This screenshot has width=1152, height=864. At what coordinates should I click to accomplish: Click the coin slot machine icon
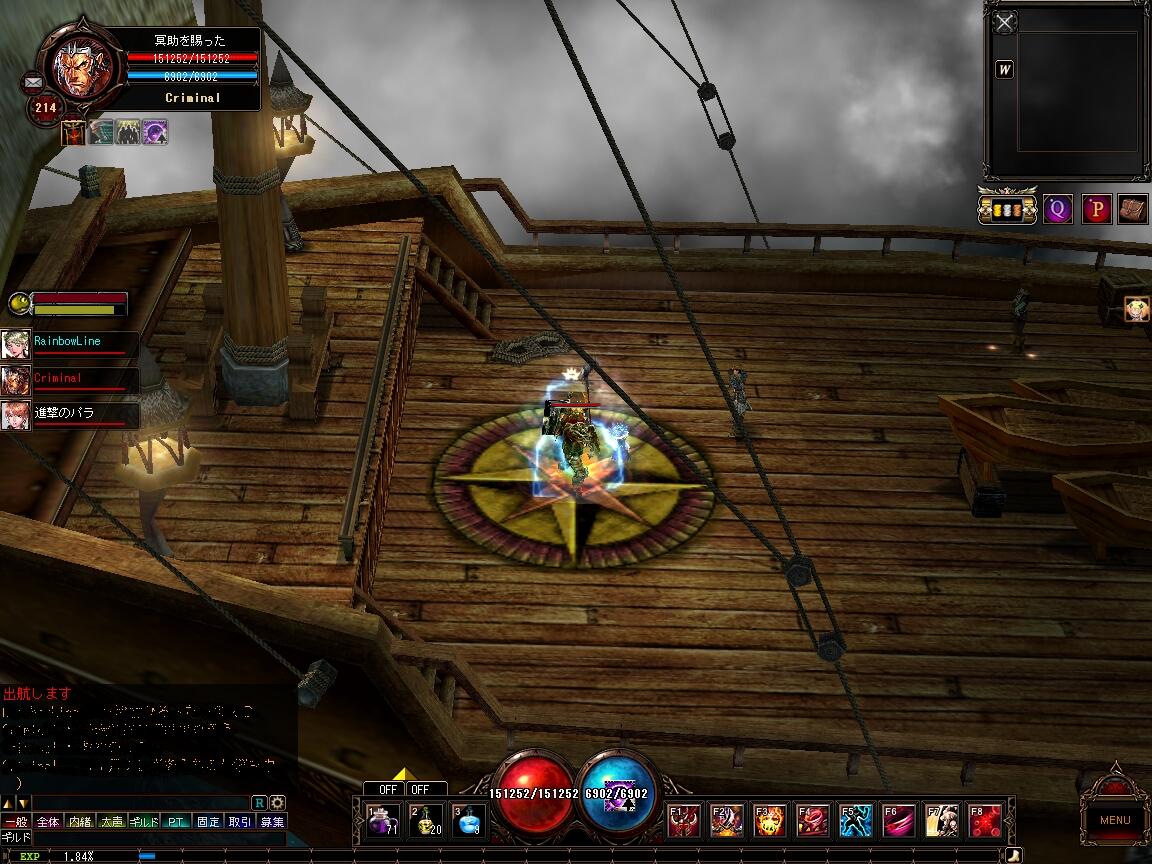pos(1007,210)
